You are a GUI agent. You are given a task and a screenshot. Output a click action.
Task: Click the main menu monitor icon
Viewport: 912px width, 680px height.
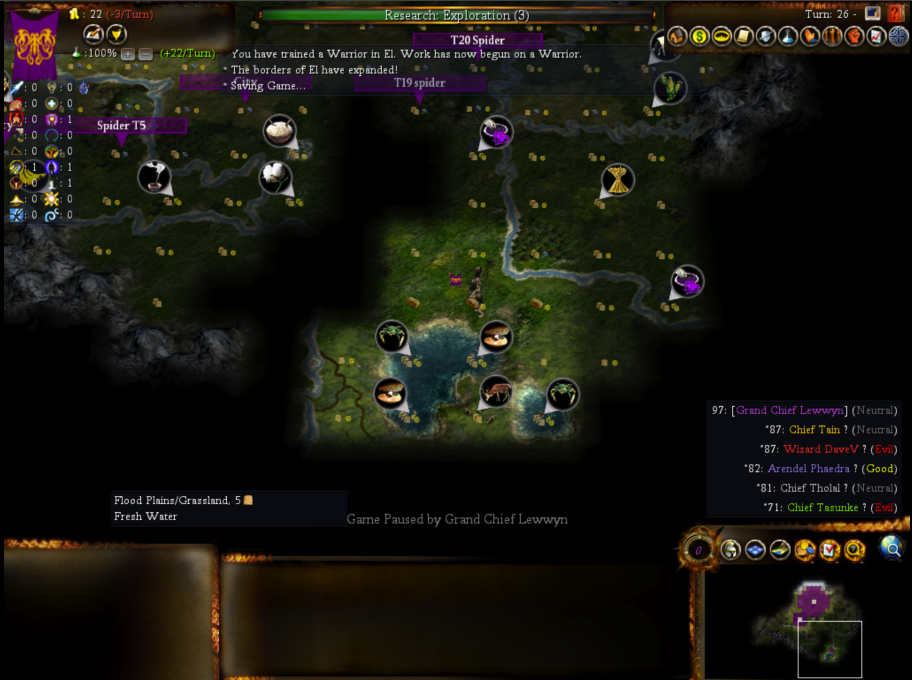[873, 13]
